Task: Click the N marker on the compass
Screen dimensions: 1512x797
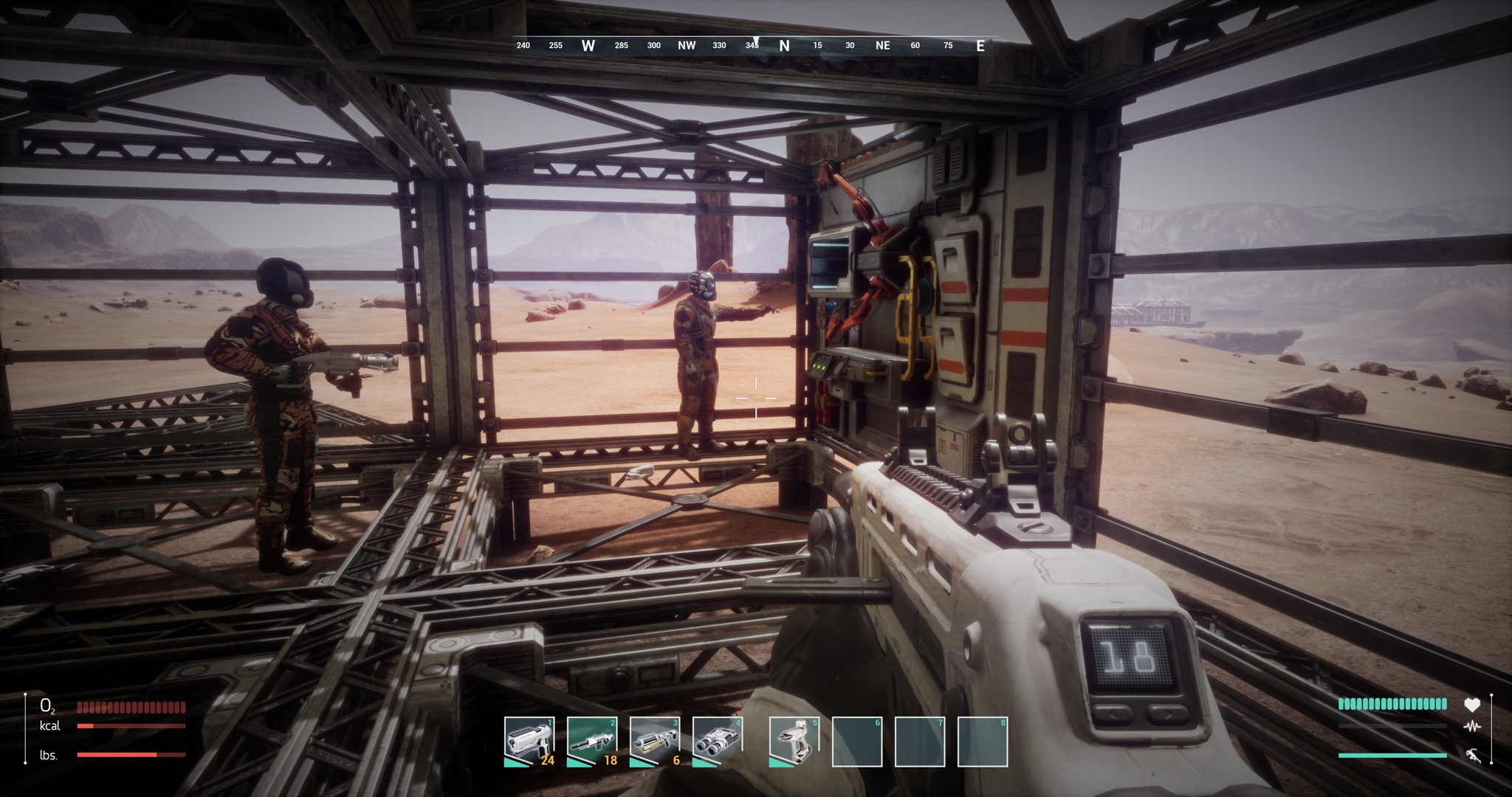Action: 783,45
